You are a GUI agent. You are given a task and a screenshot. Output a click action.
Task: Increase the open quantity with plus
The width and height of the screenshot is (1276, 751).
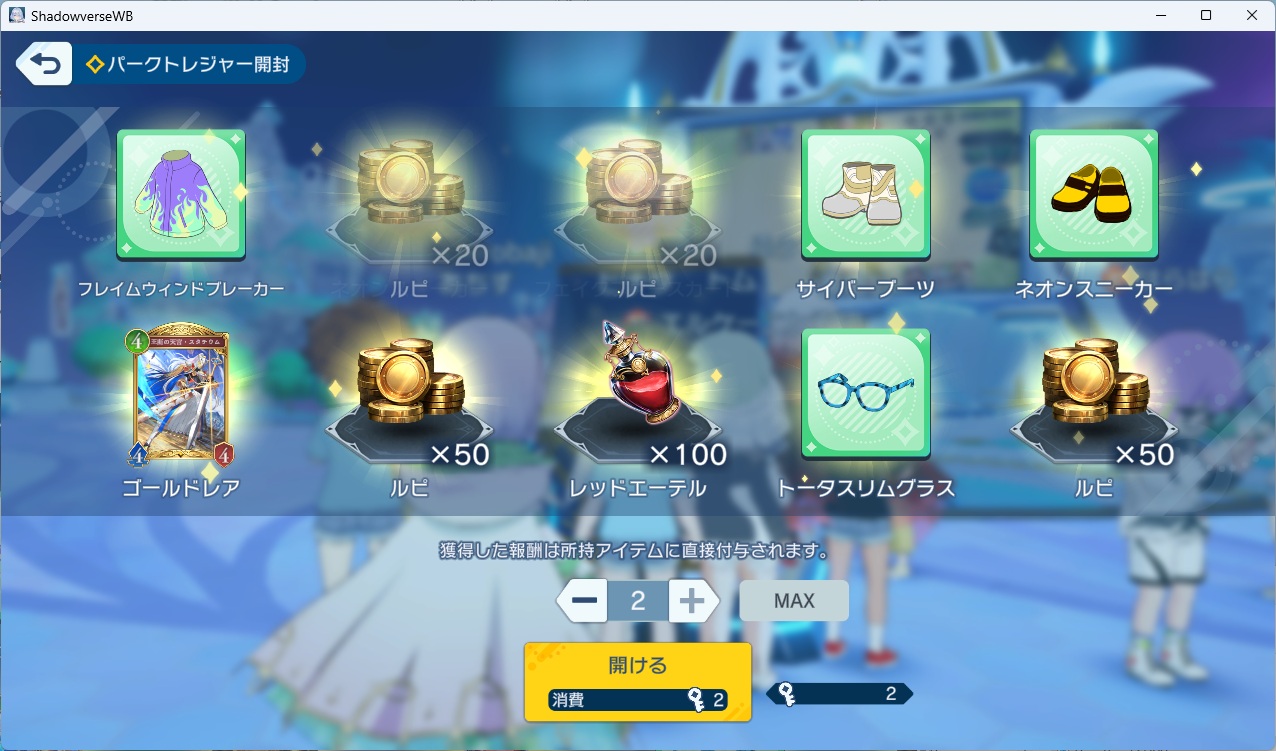(693, 601)
